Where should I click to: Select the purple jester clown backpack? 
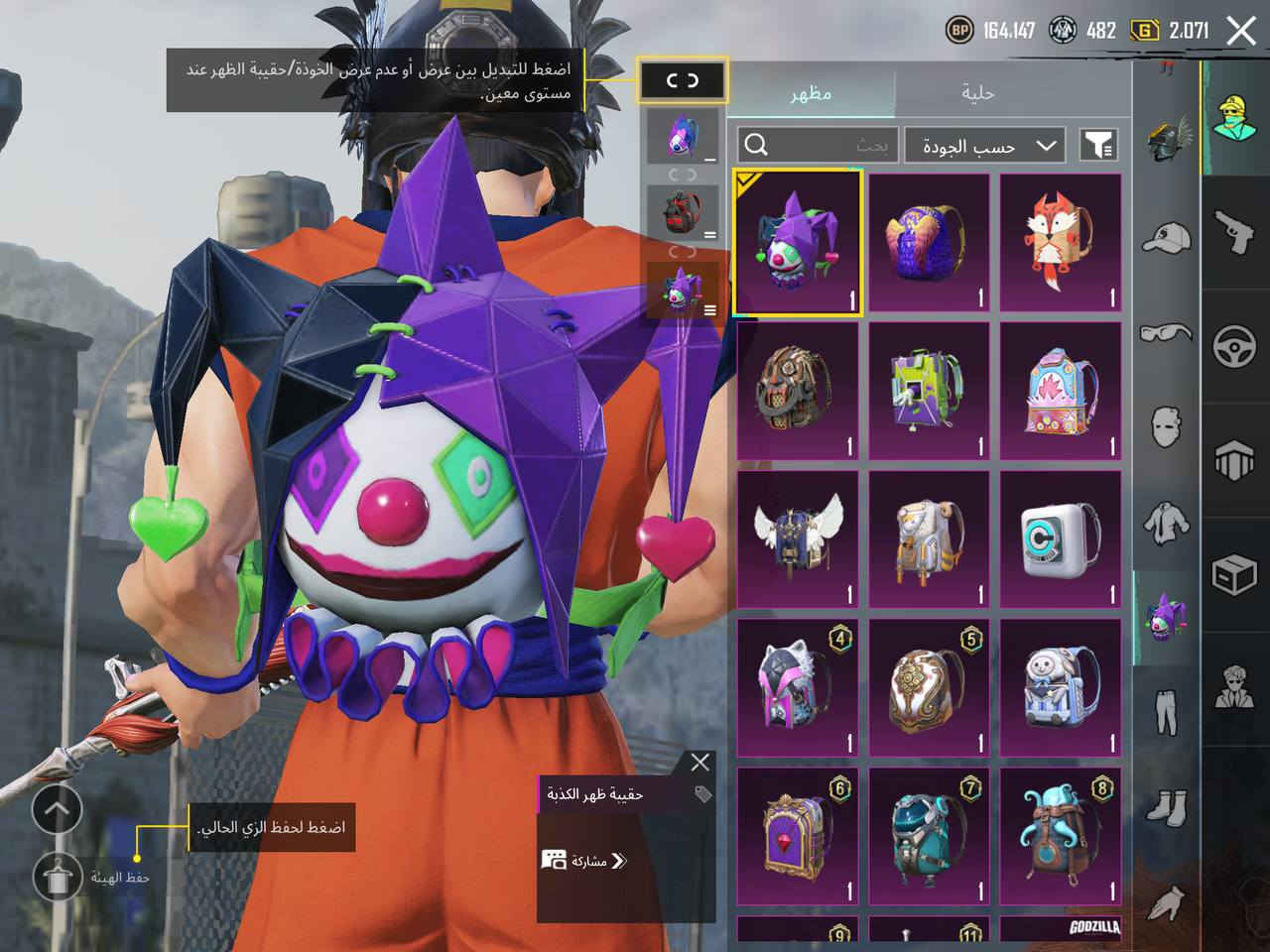[x=798, y=243]
